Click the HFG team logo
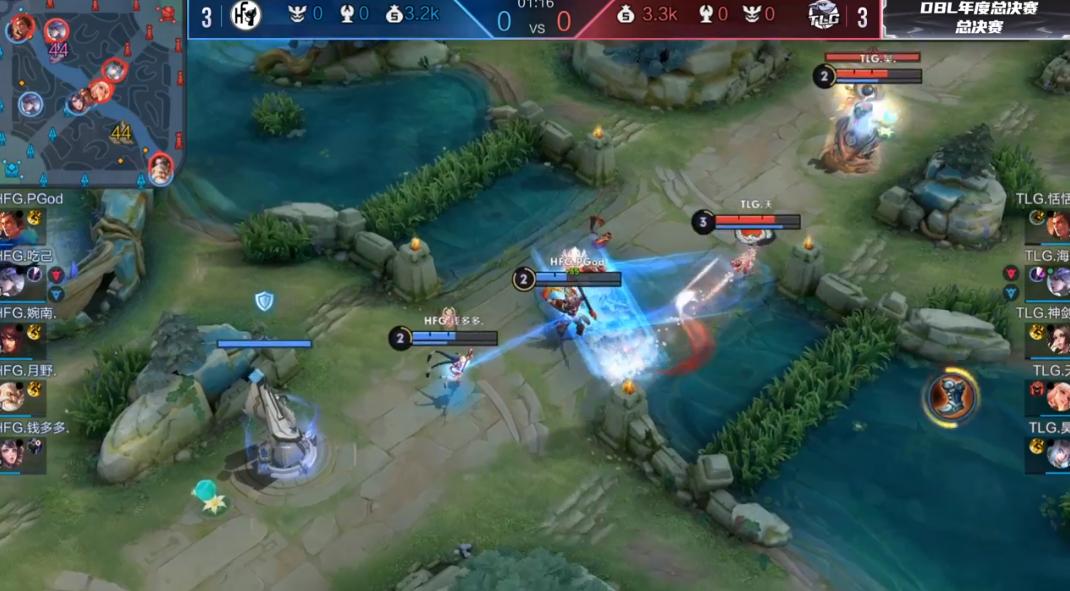 (x=244, y=15)
